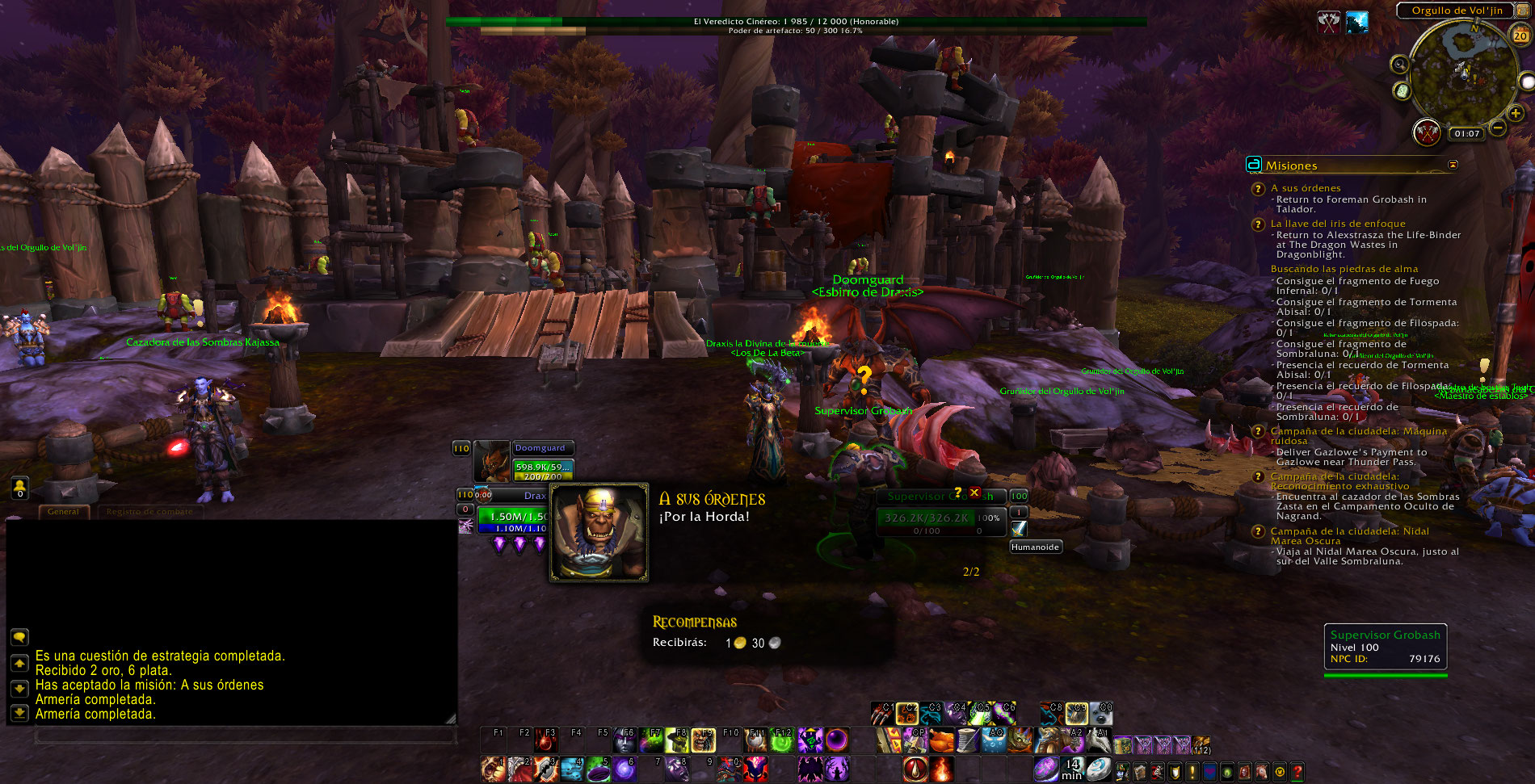This screenshot has width=1535, height=784.
Task: Select the 'A sus órdenes' tracked quest
Action: pyautogui.click(x=1305, y=188)
